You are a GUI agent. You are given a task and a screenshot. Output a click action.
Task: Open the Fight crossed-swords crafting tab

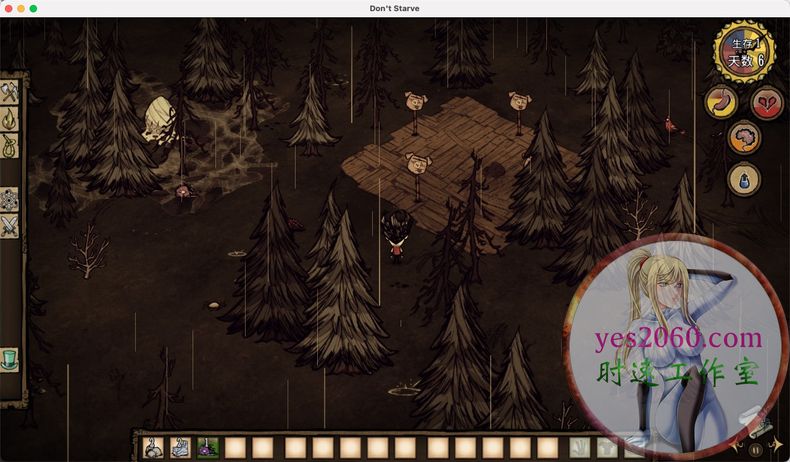pyautogui.click(x=10, y=226)
